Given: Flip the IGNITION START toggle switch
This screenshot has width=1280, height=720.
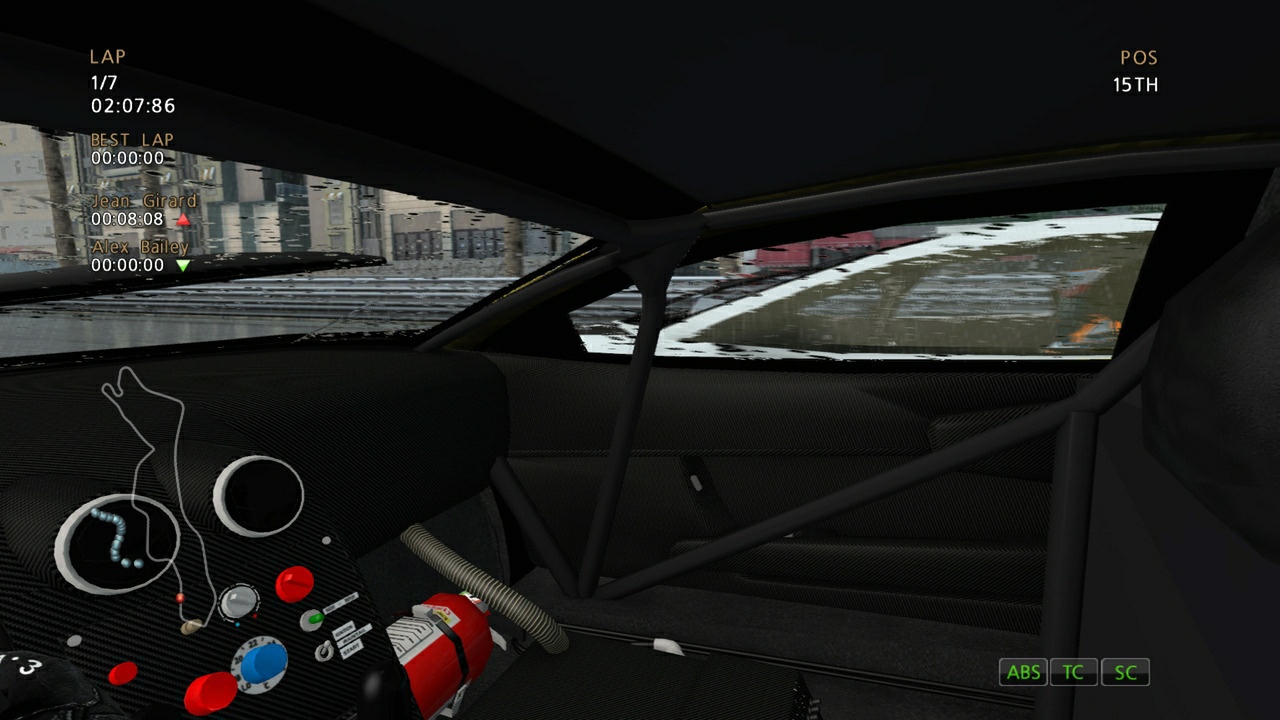Looking at the screenshot, I should point(325,650).
